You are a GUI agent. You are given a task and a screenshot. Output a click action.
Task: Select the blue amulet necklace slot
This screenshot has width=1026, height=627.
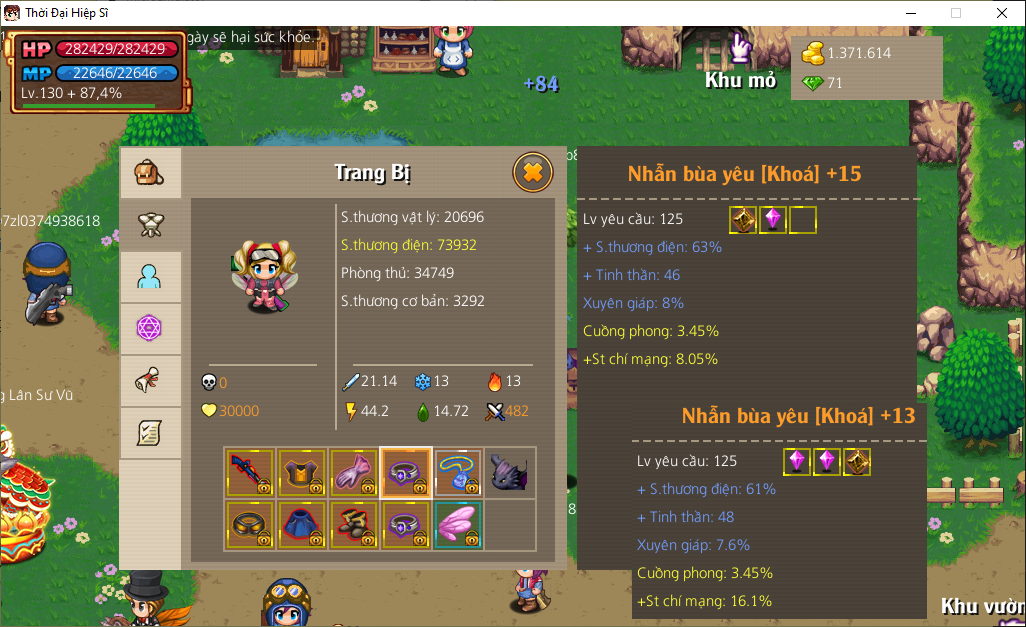[x=458, y=473]
